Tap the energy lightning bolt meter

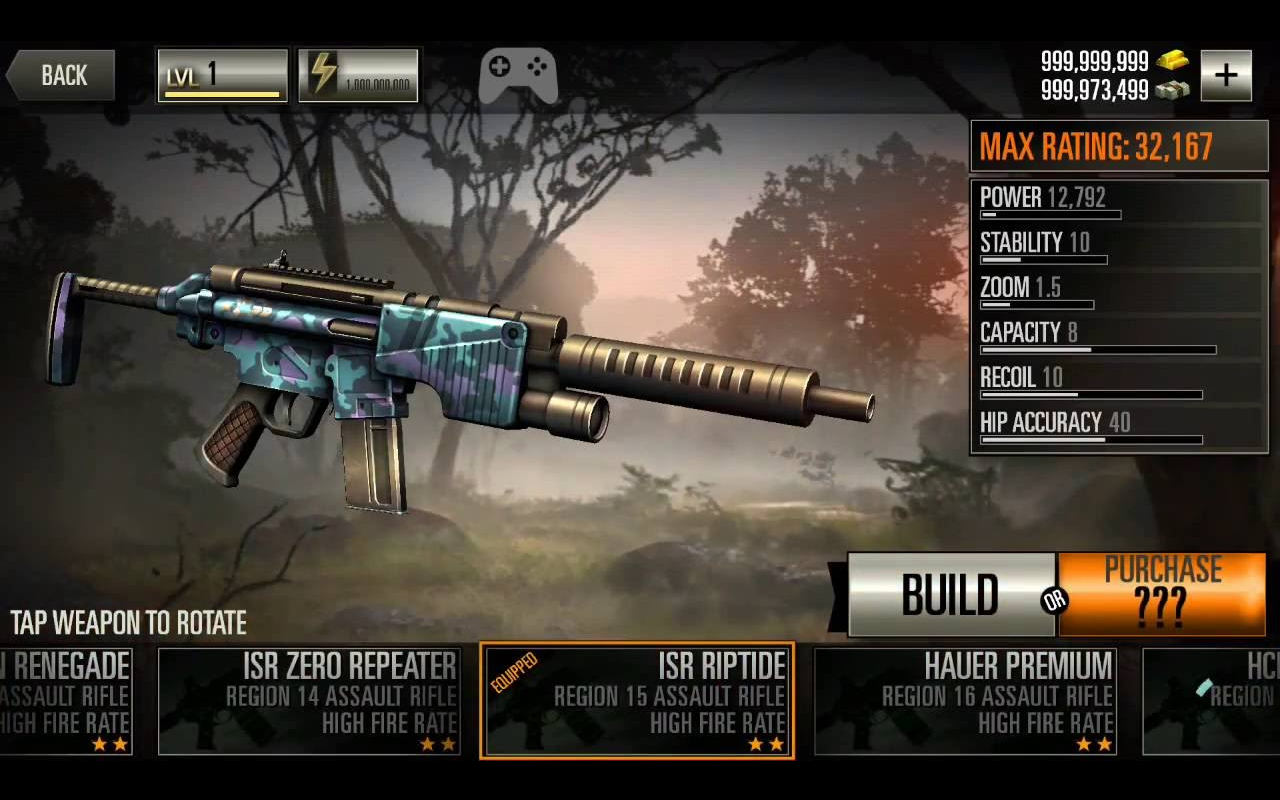point(358,75)
